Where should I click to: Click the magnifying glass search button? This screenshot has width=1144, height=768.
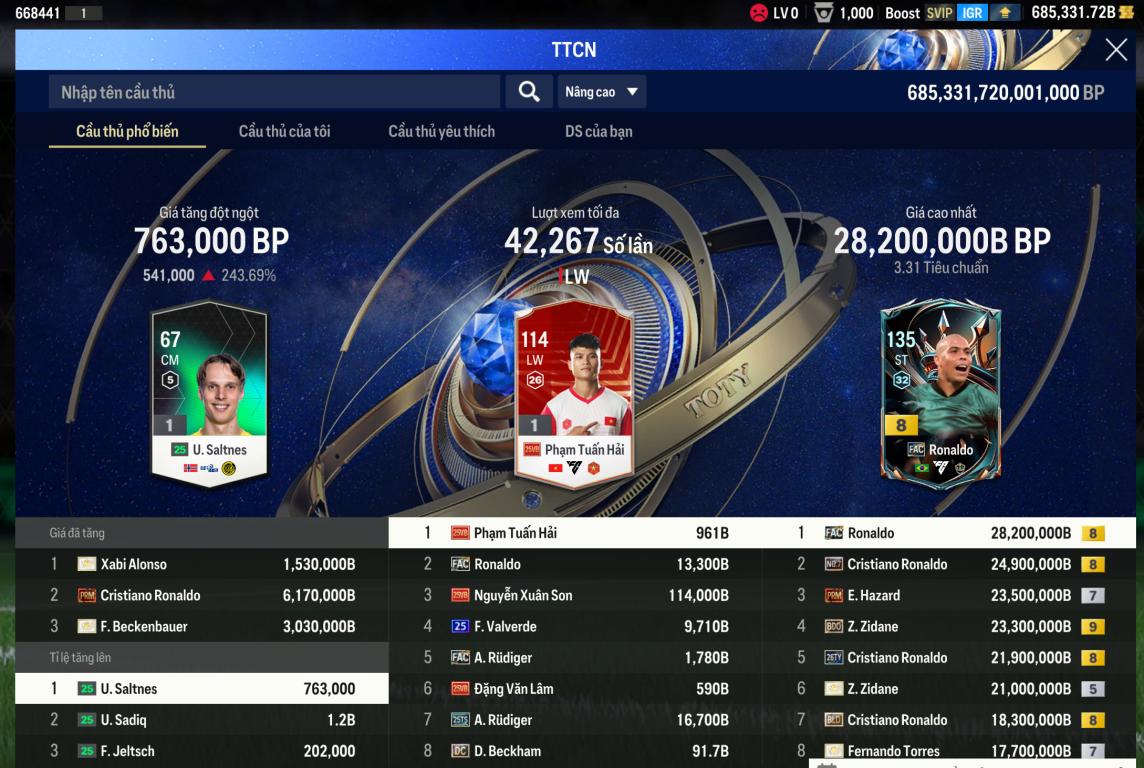pyautogui.click(x=529, y=92)
